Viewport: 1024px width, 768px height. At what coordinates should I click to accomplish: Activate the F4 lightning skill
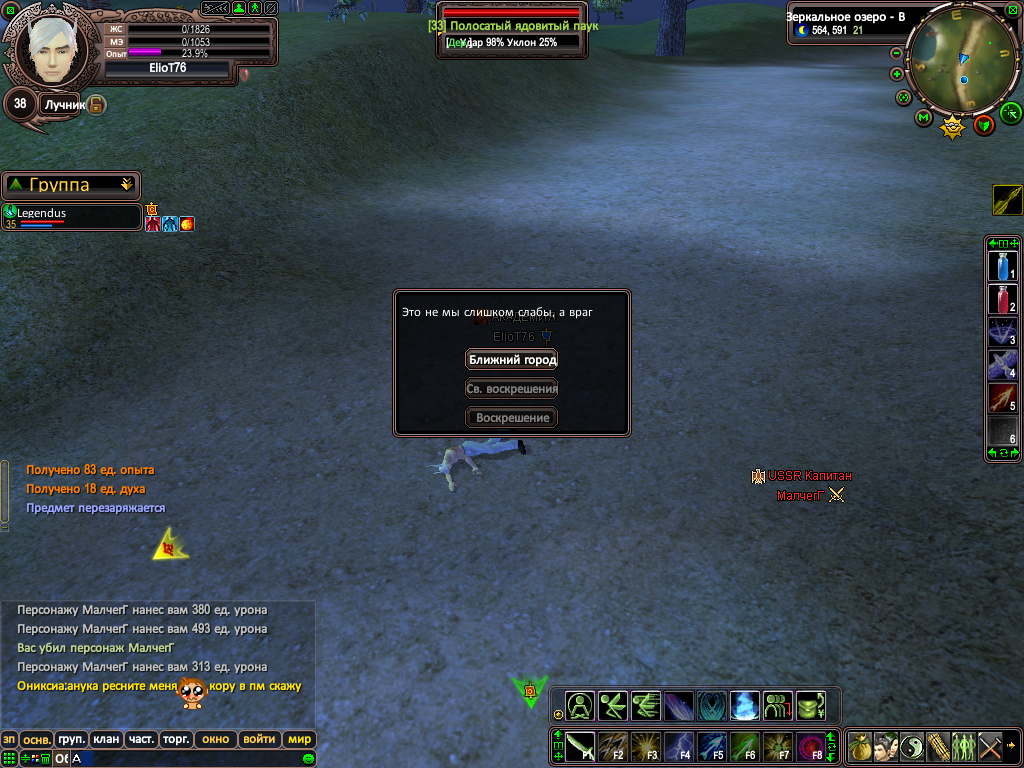click(x=678, y=746)
